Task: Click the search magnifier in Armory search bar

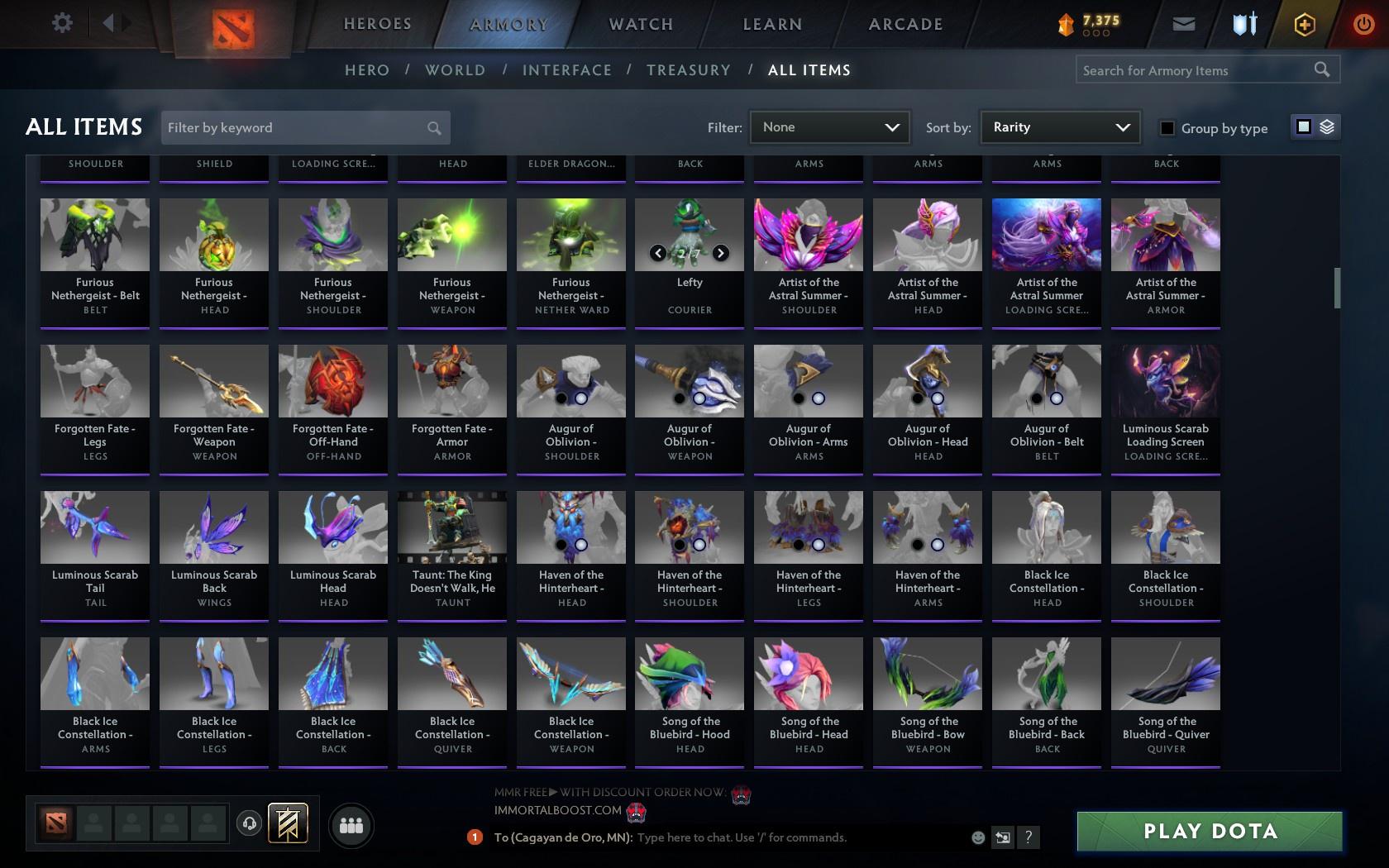Action: click(1320, 69)
